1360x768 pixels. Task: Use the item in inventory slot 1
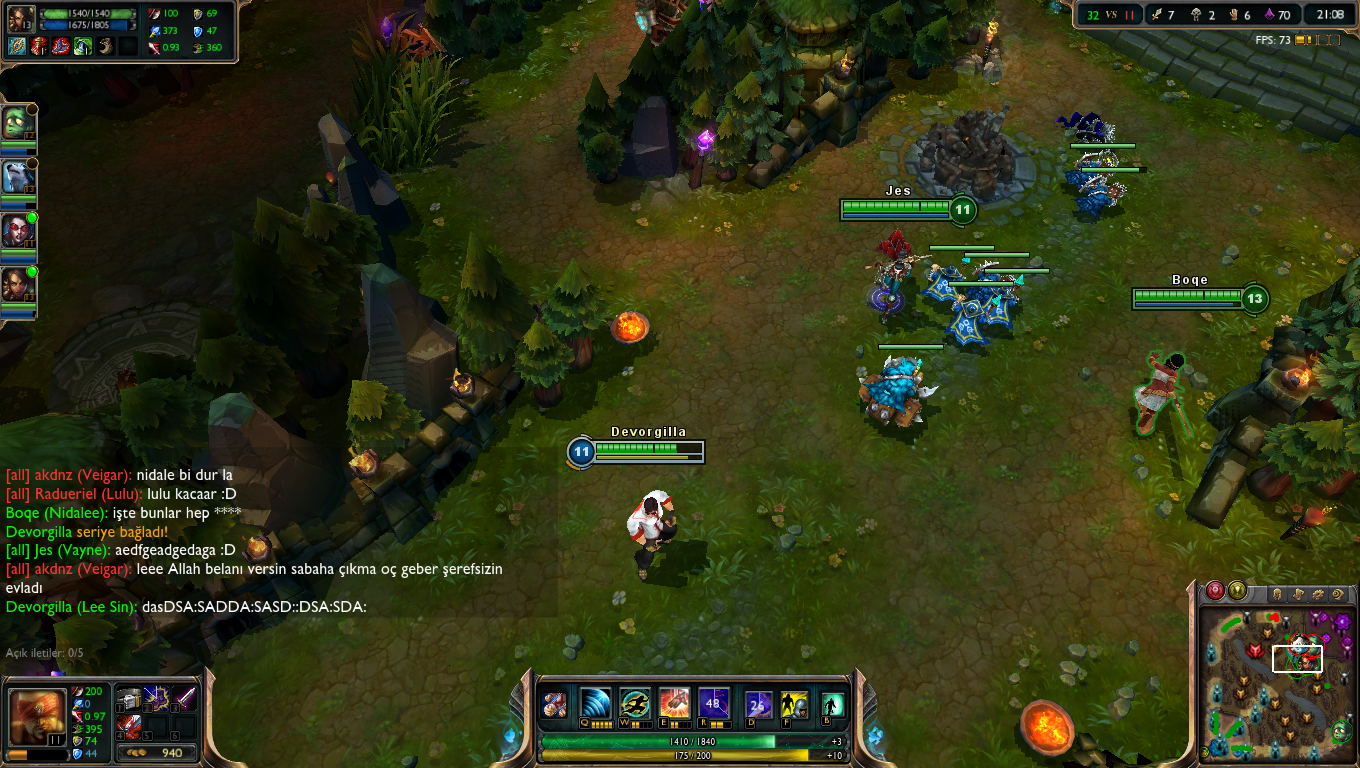click(x=130, y=698)
